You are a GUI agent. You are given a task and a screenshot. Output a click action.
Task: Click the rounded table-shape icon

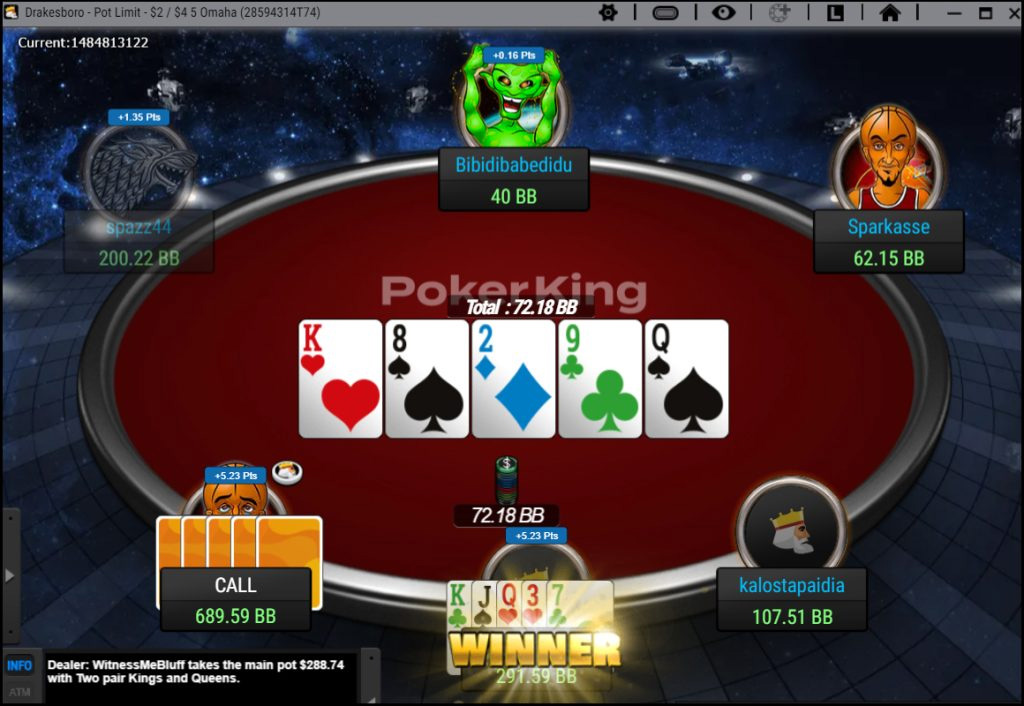666,13
